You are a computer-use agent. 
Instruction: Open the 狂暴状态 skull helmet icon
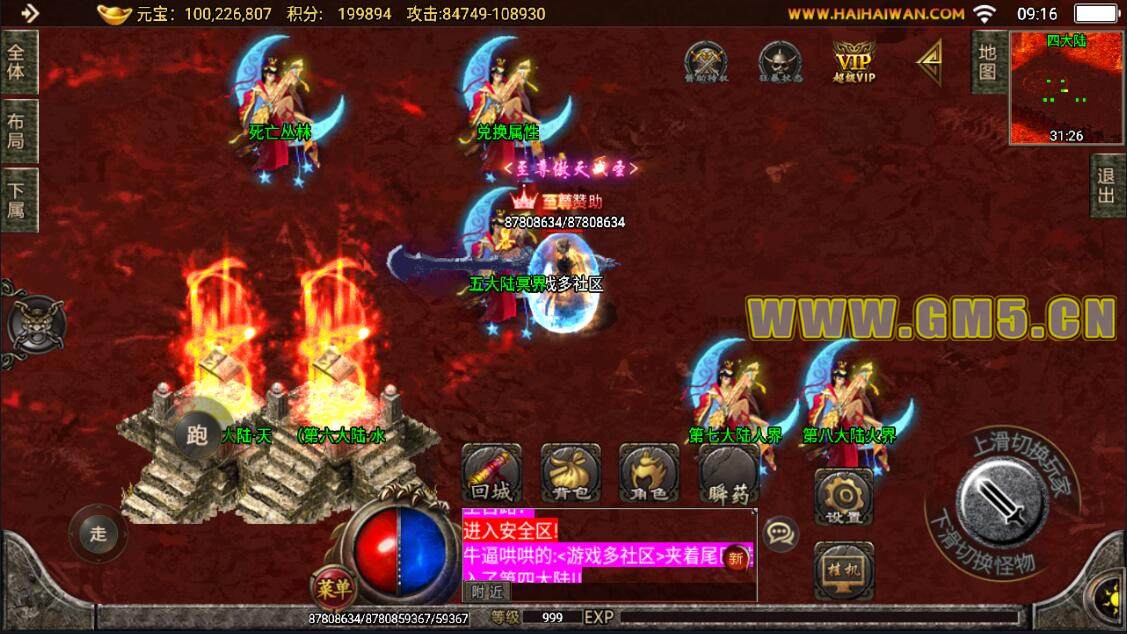pos(780,62)
